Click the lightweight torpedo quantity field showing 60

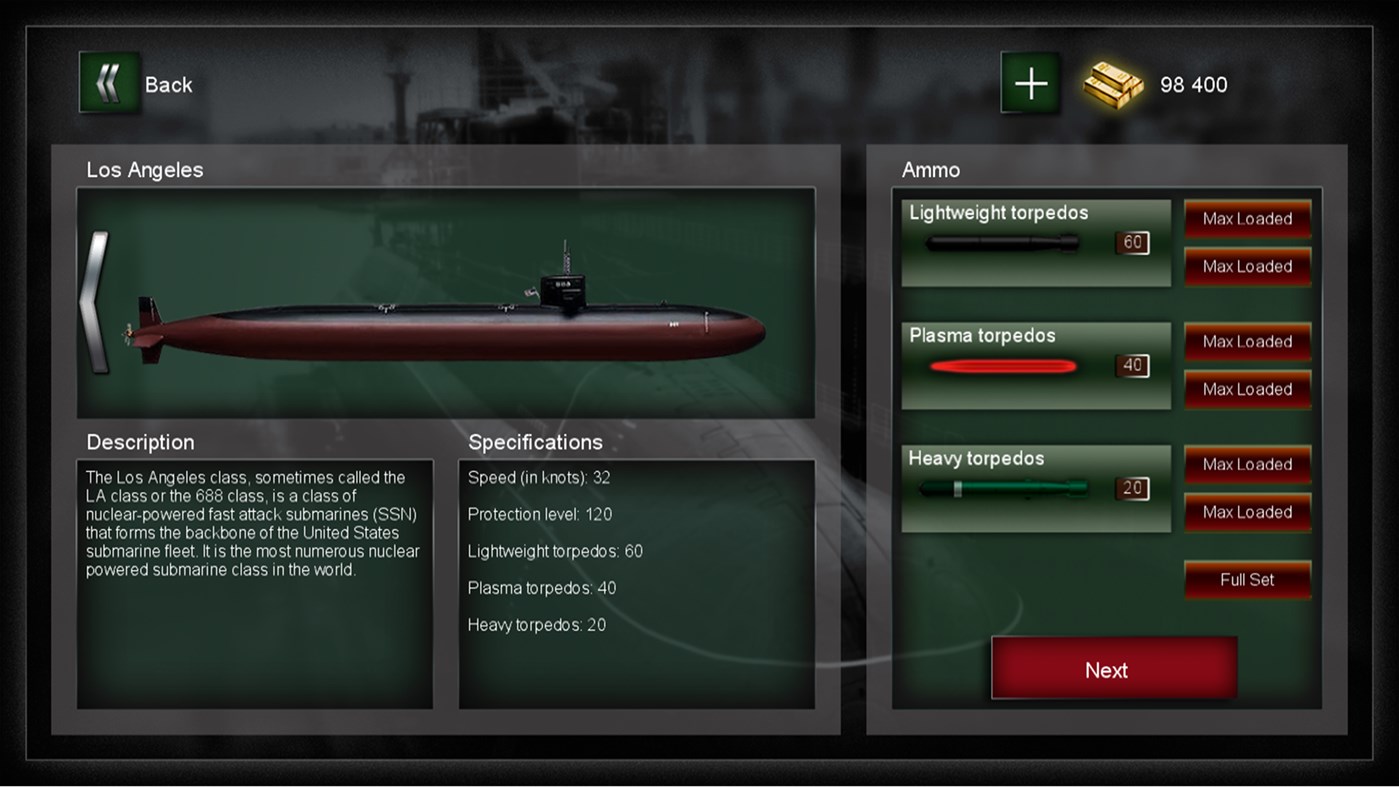(1130, 243)
